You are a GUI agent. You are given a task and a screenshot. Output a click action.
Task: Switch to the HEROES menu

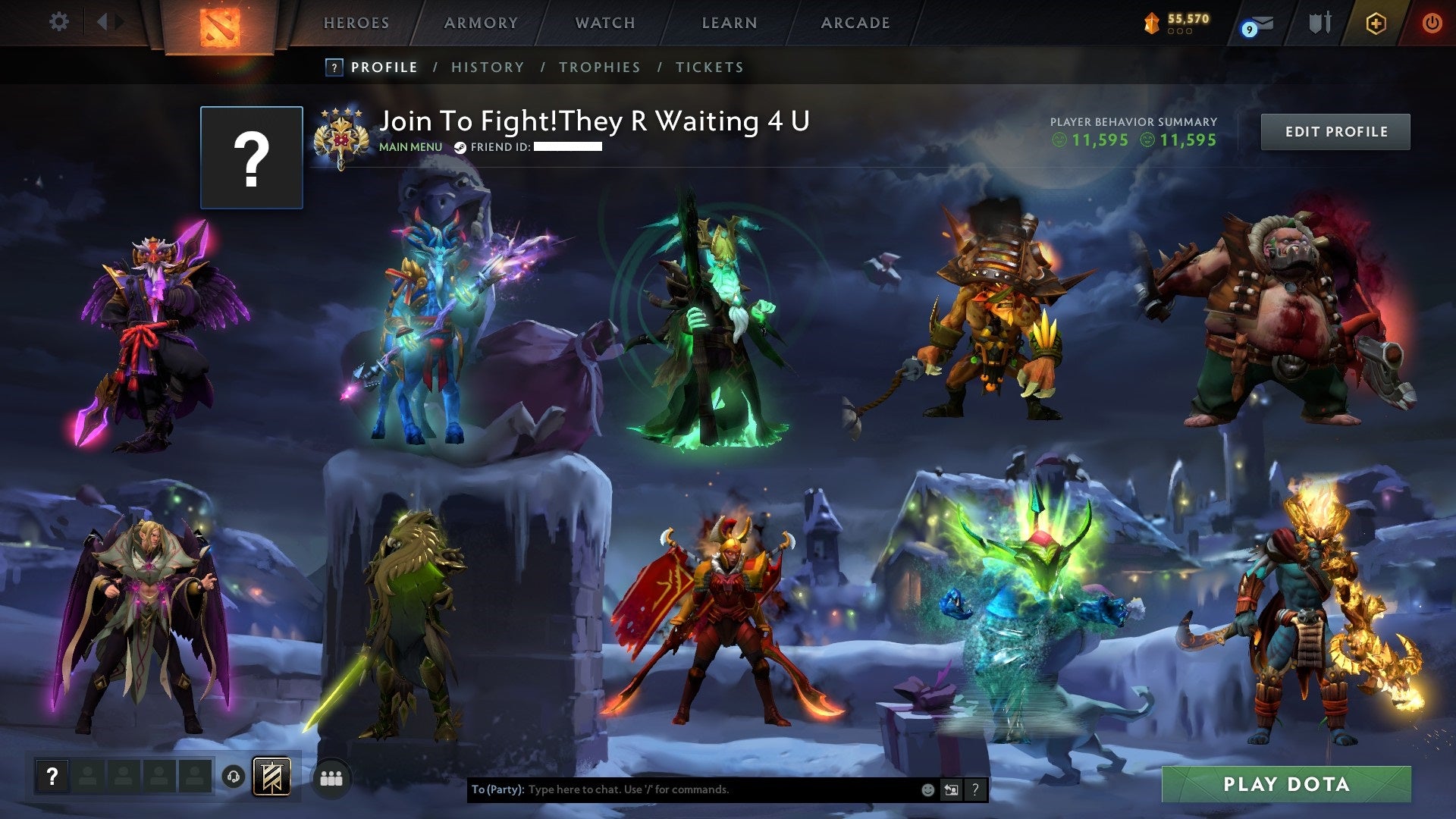pos(356,23)
